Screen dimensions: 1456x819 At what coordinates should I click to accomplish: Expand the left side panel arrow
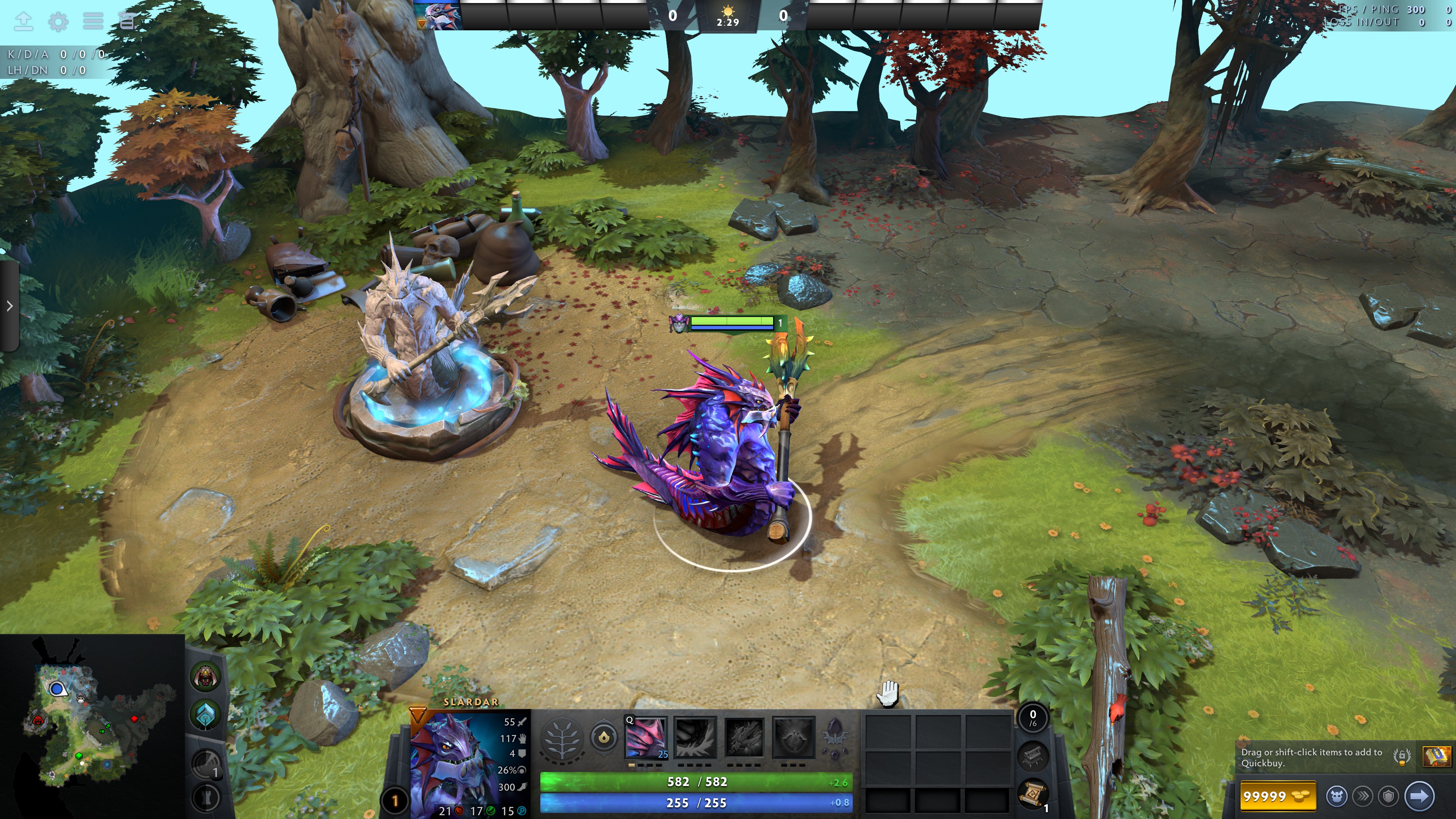point(9,306)
